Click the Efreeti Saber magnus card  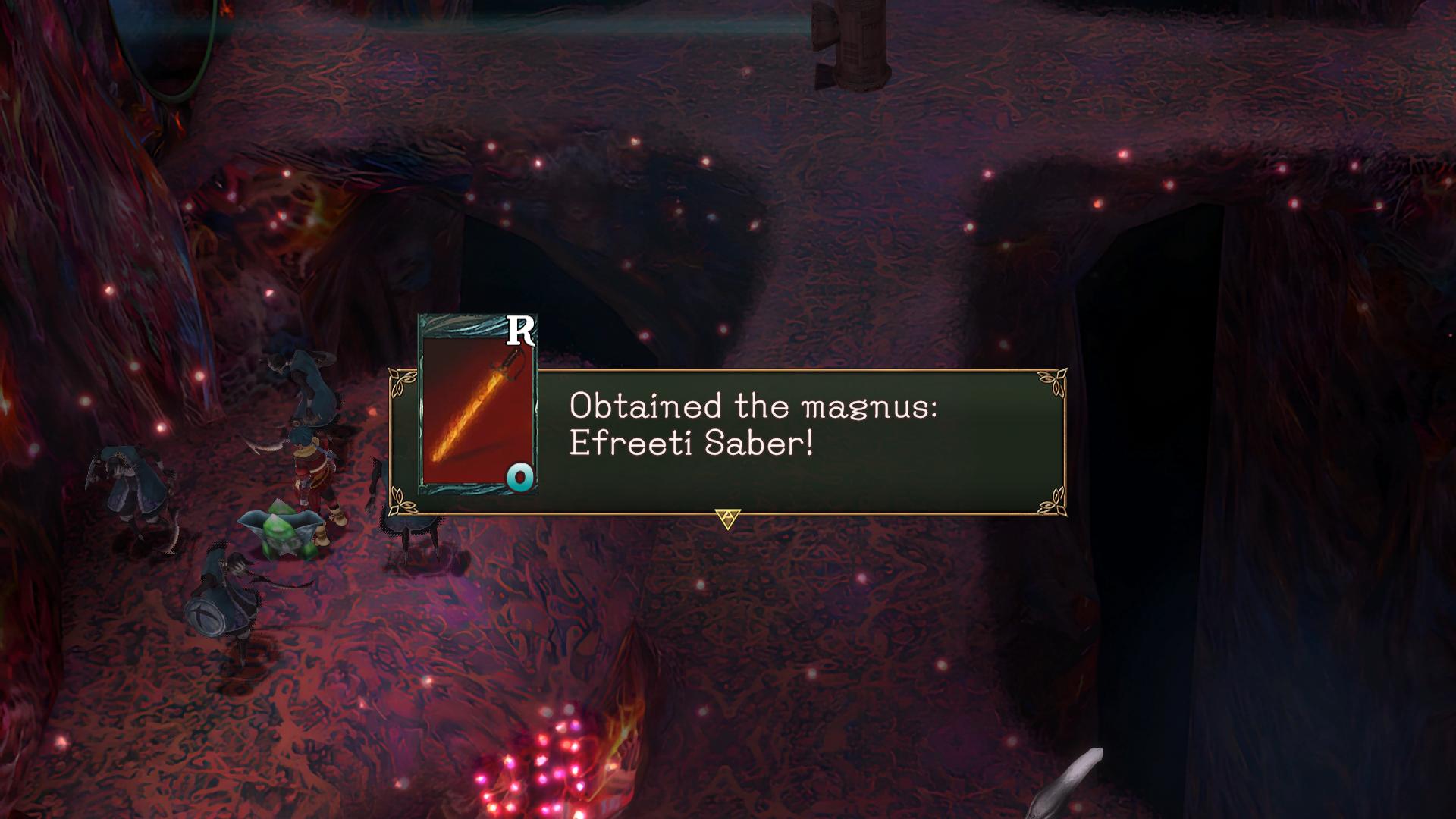tap(477, 406)
